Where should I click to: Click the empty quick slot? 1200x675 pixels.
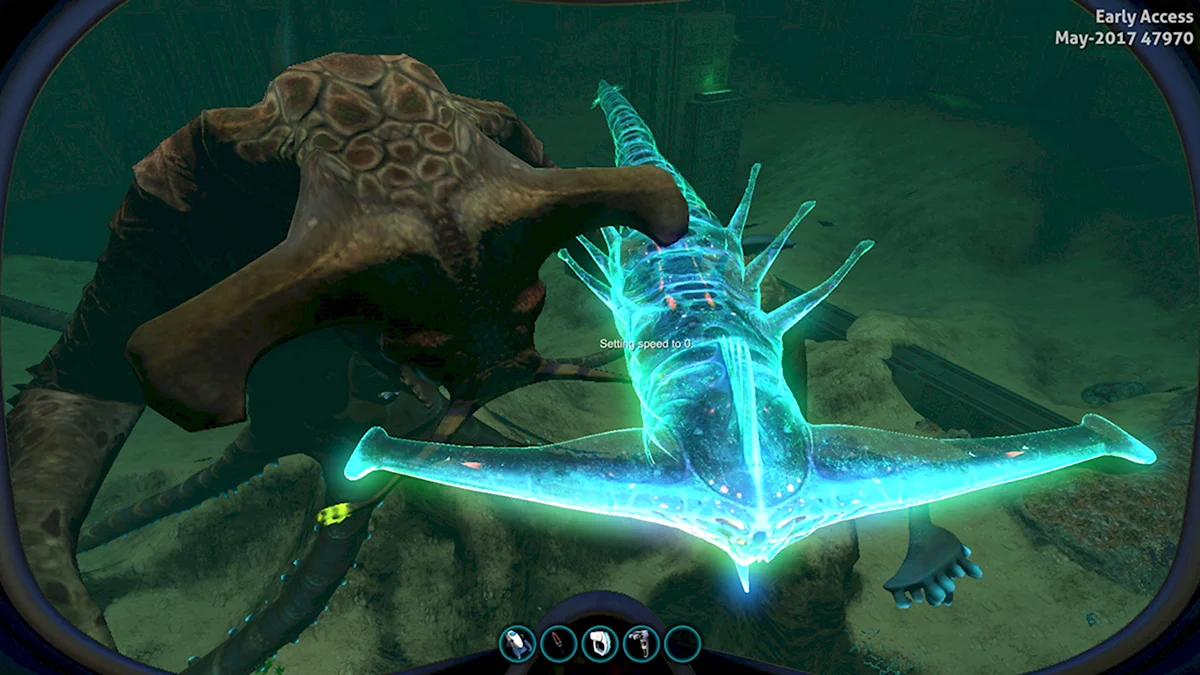(681, 643)
